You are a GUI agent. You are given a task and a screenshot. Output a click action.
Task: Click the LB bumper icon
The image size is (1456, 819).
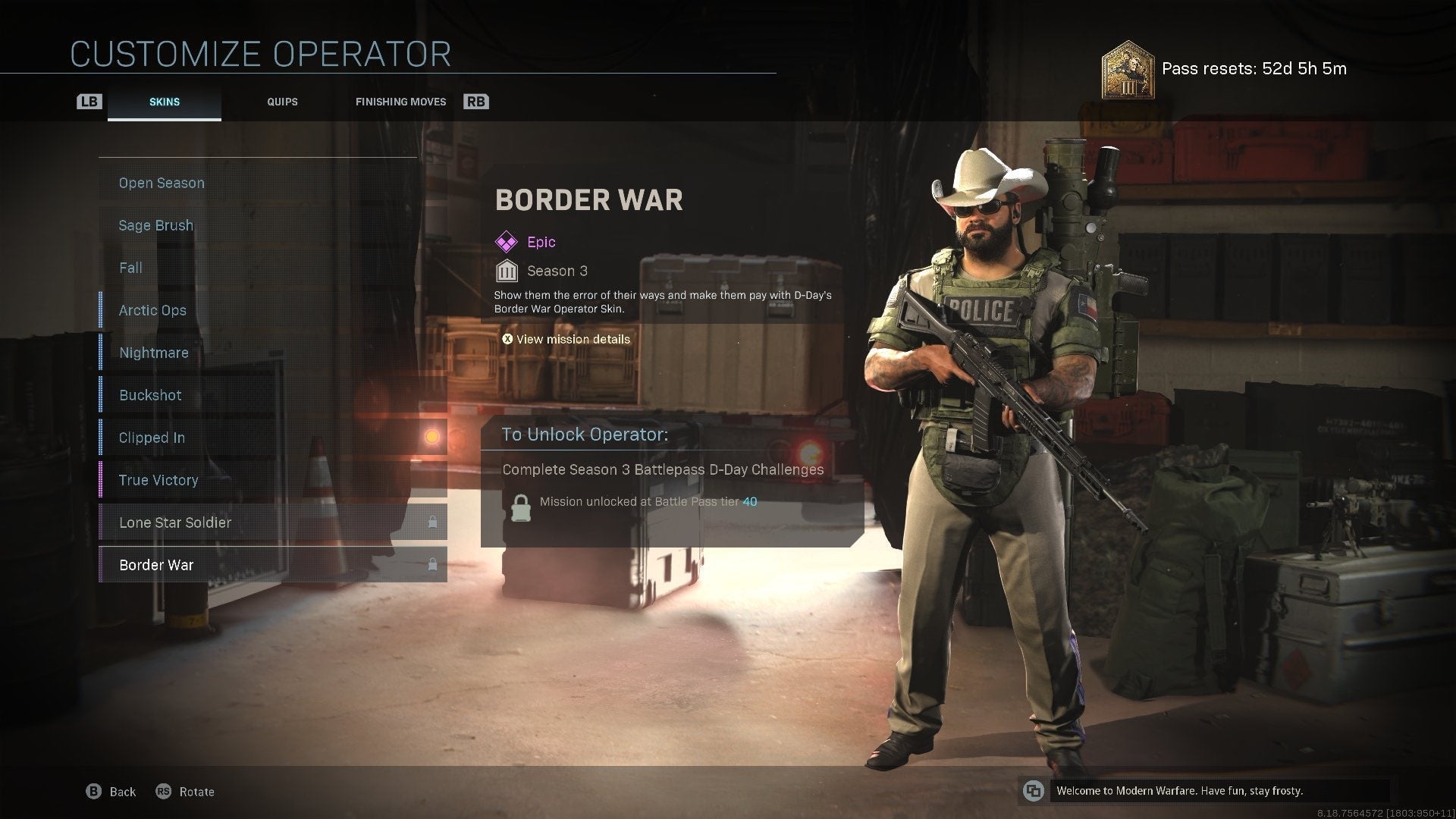[89, 101]
